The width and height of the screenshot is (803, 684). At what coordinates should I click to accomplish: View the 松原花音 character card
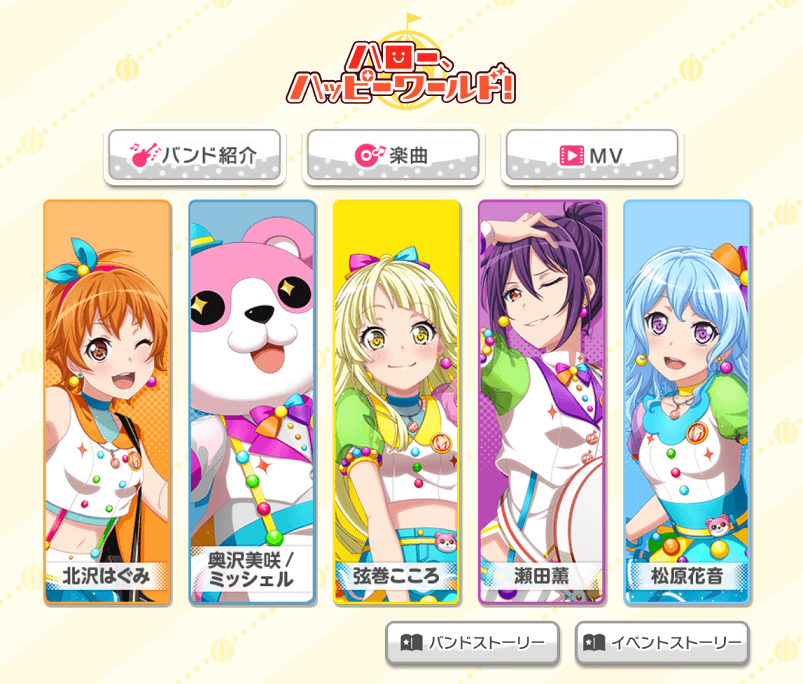pos(686,402)
